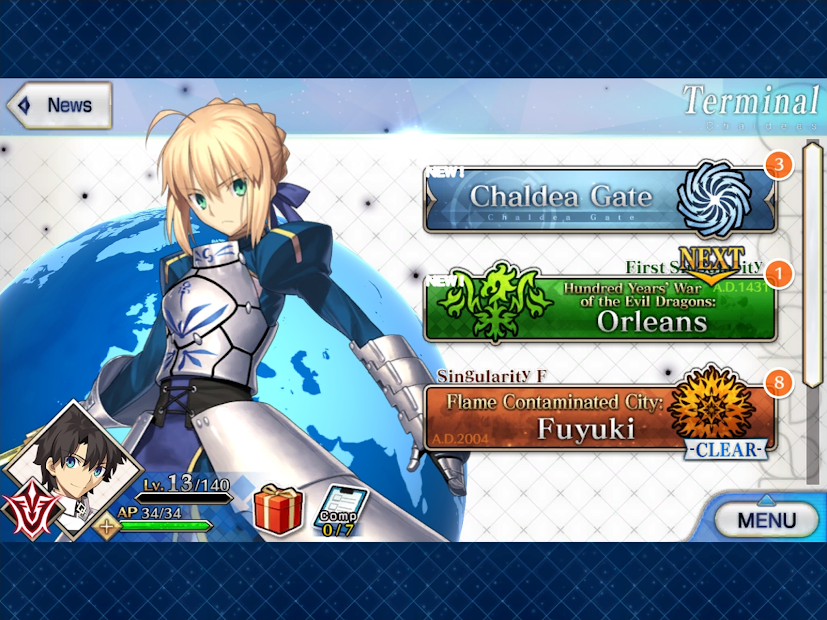Restore AP with the plus button
This screenshot has height=620, width=827.
[x=105, y=524]
